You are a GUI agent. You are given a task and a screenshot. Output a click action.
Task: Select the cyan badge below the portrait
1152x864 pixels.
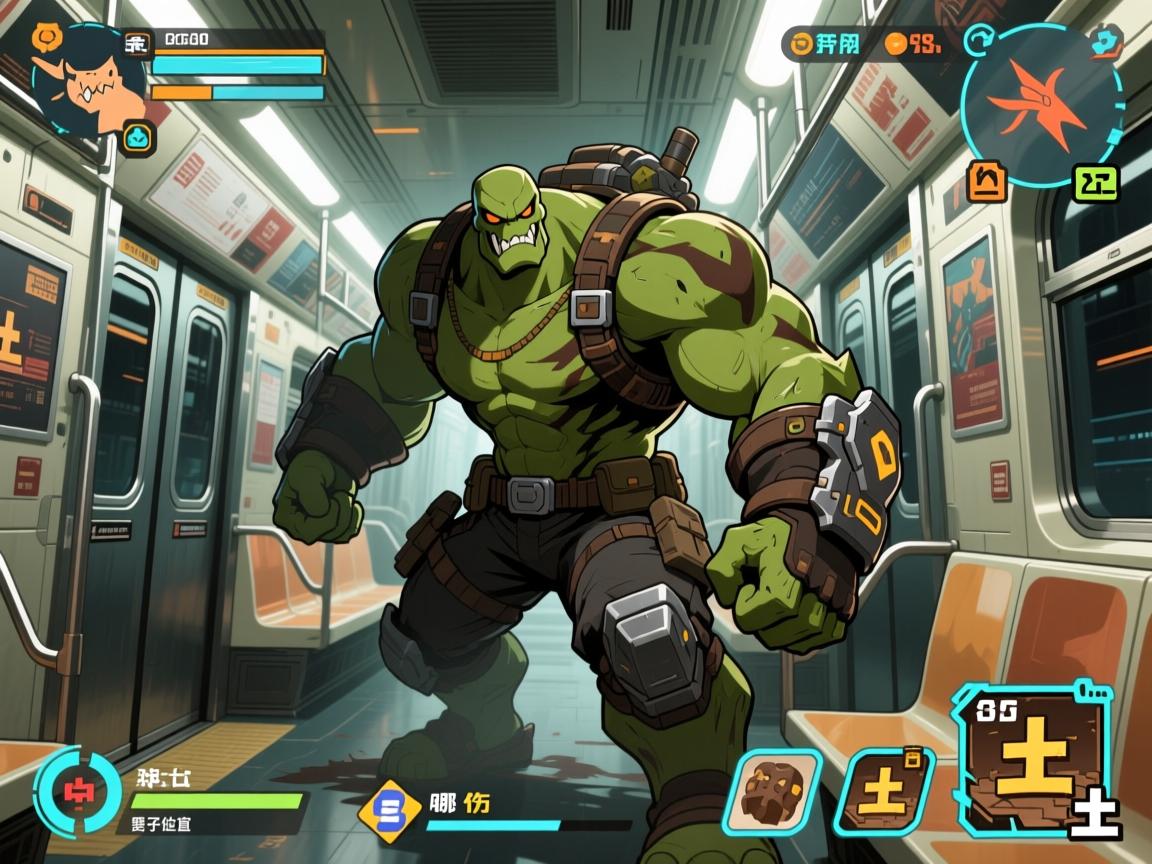tap(138, 137)
